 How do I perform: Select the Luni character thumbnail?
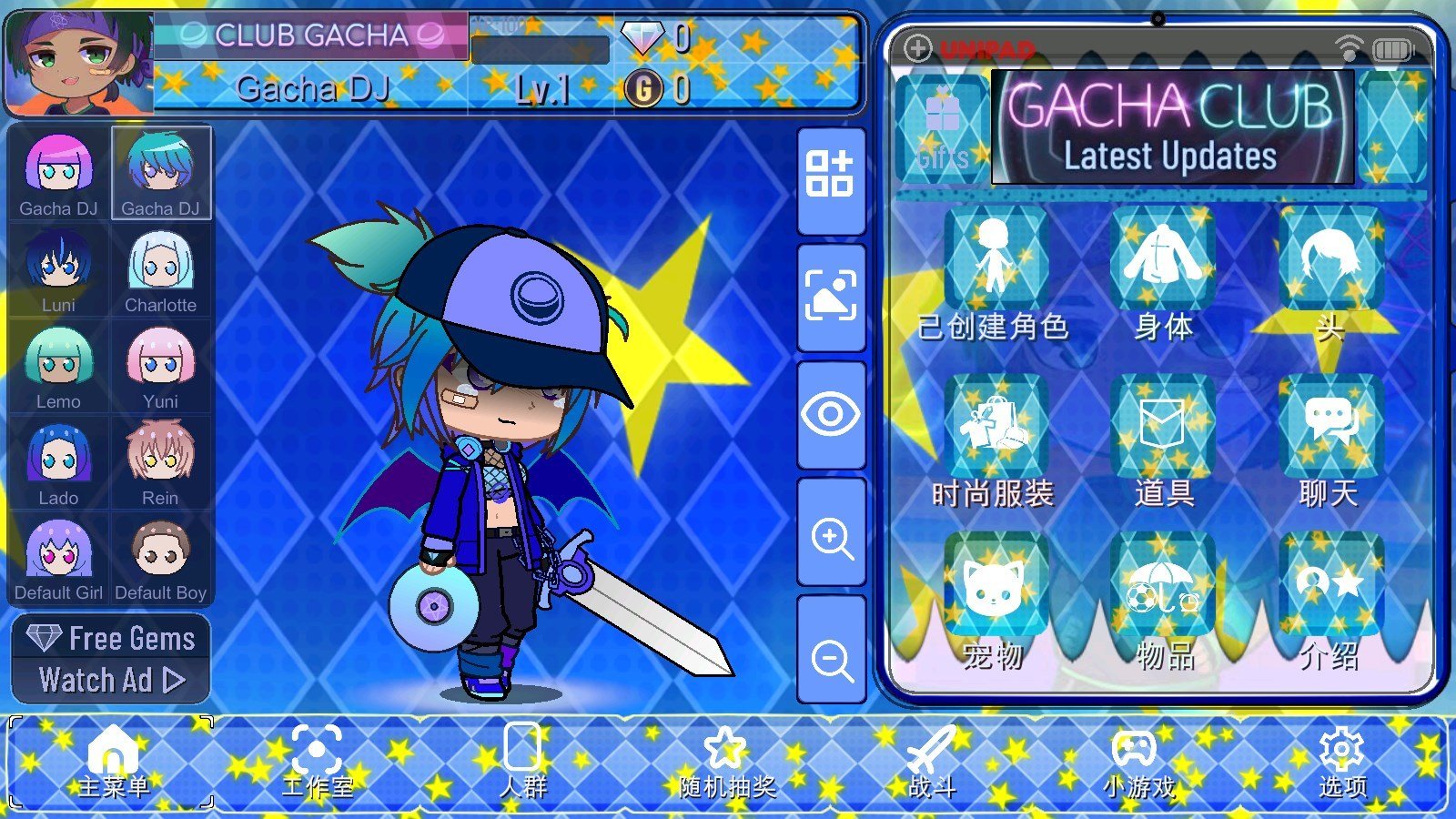(58, 264)
